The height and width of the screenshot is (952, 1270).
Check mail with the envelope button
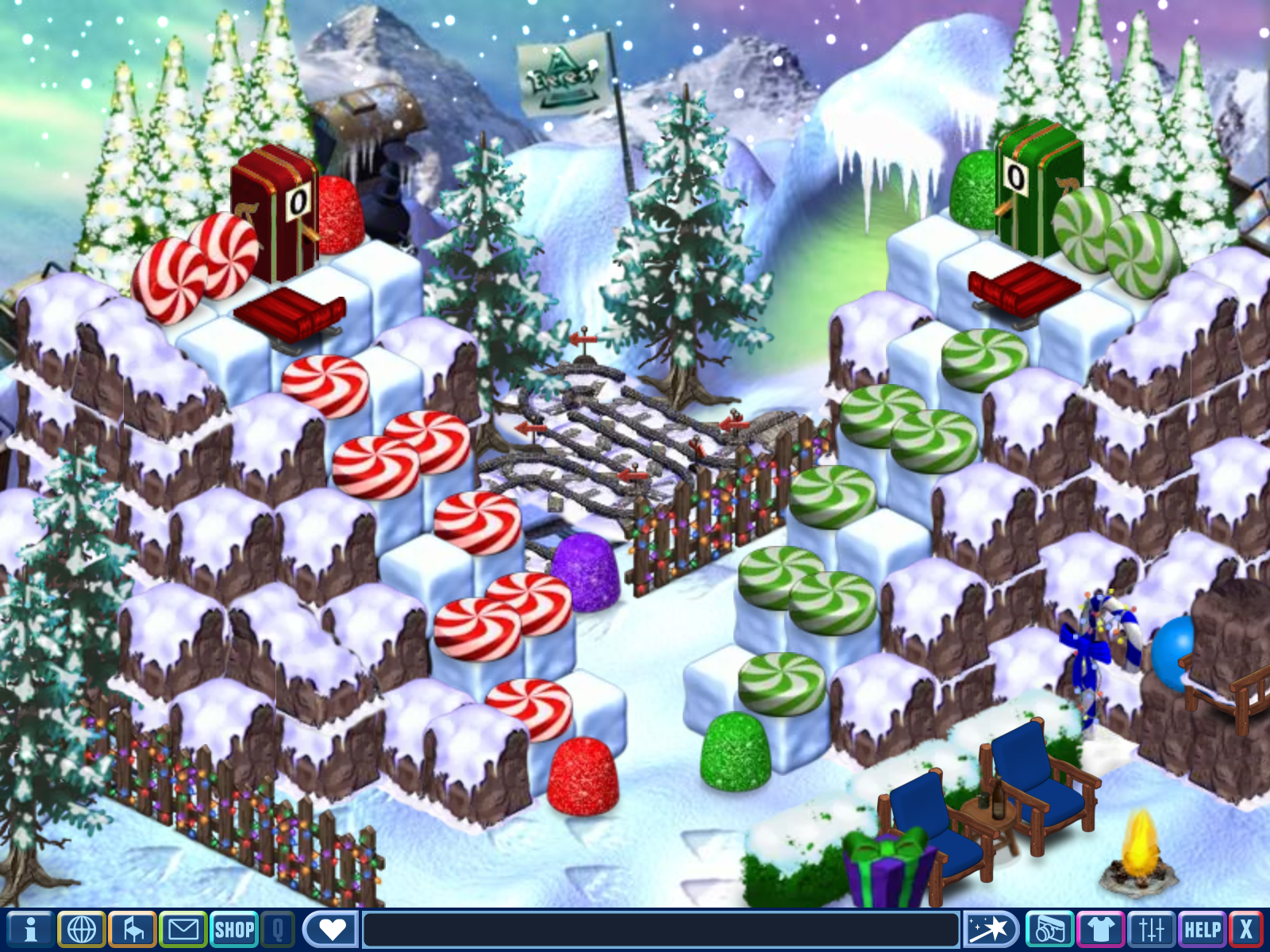(183, 929)
